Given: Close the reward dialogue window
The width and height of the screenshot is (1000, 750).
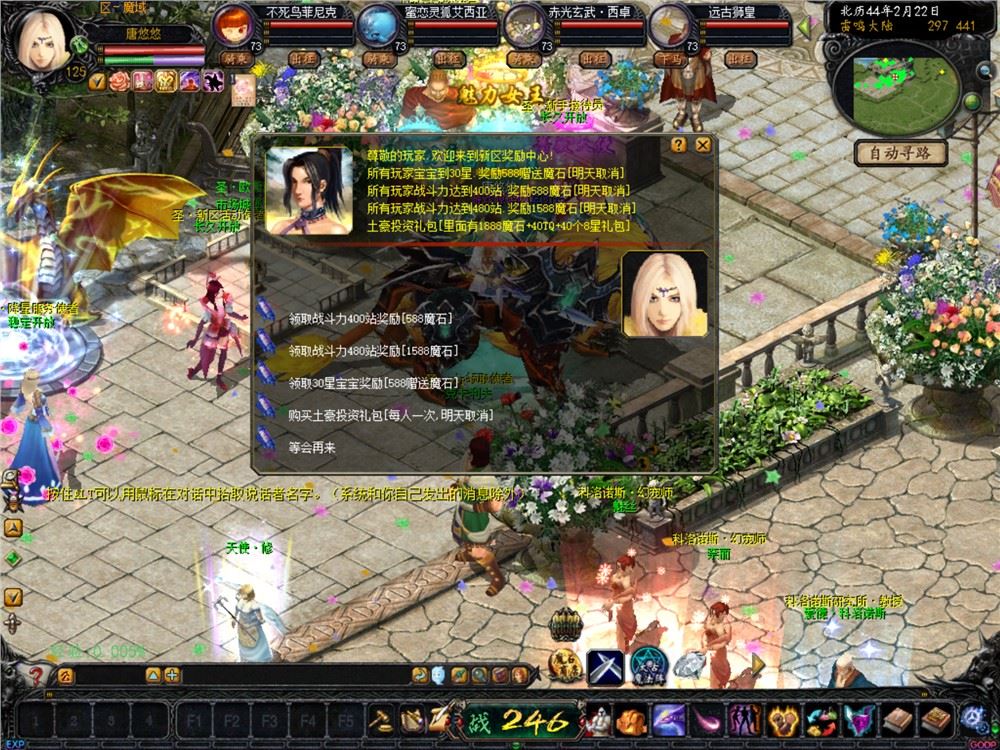Looking at the screenshot, I should [704, 144].
